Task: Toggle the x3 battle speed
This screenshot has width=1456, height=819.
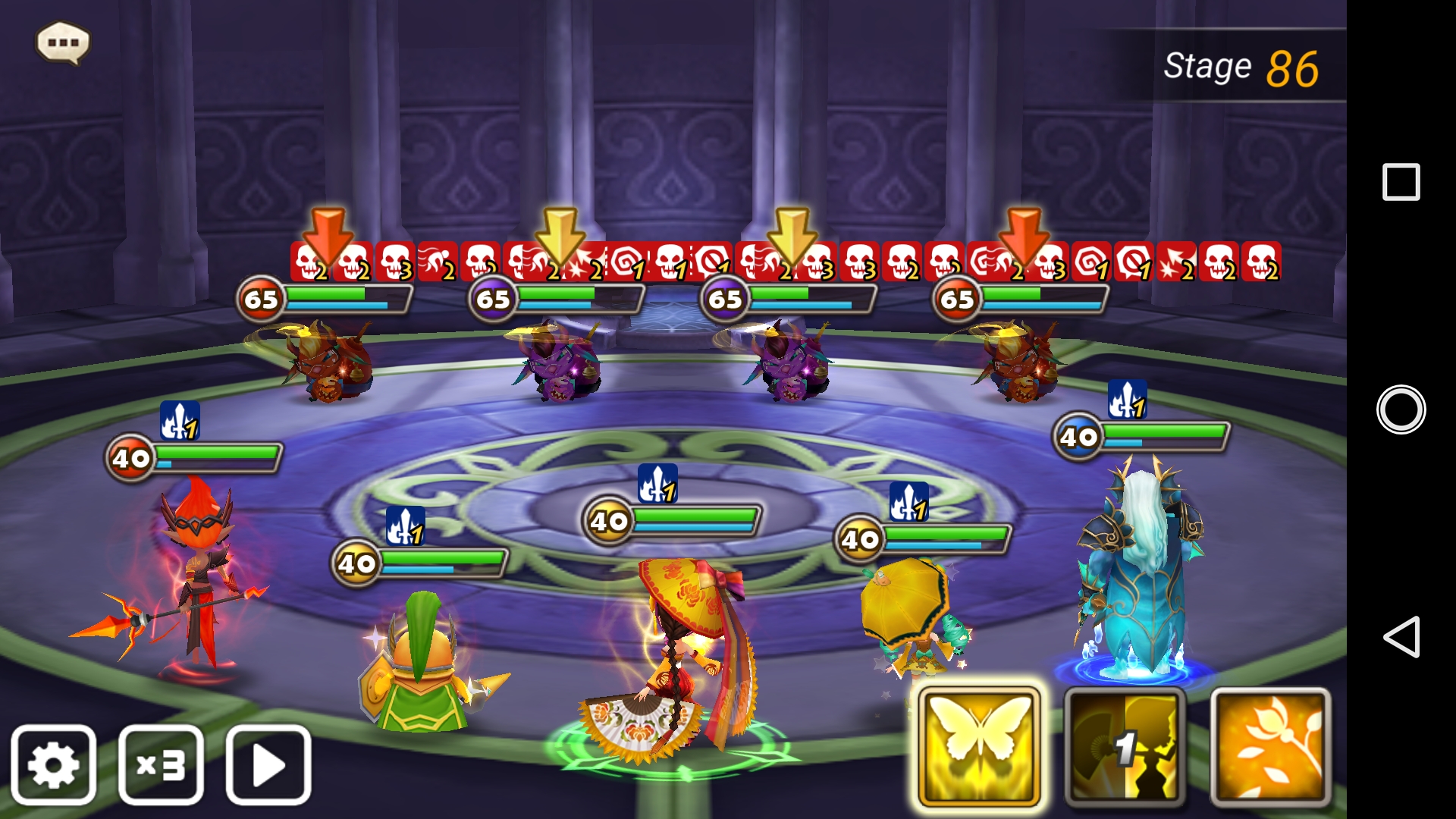Action: coord(161,764)
